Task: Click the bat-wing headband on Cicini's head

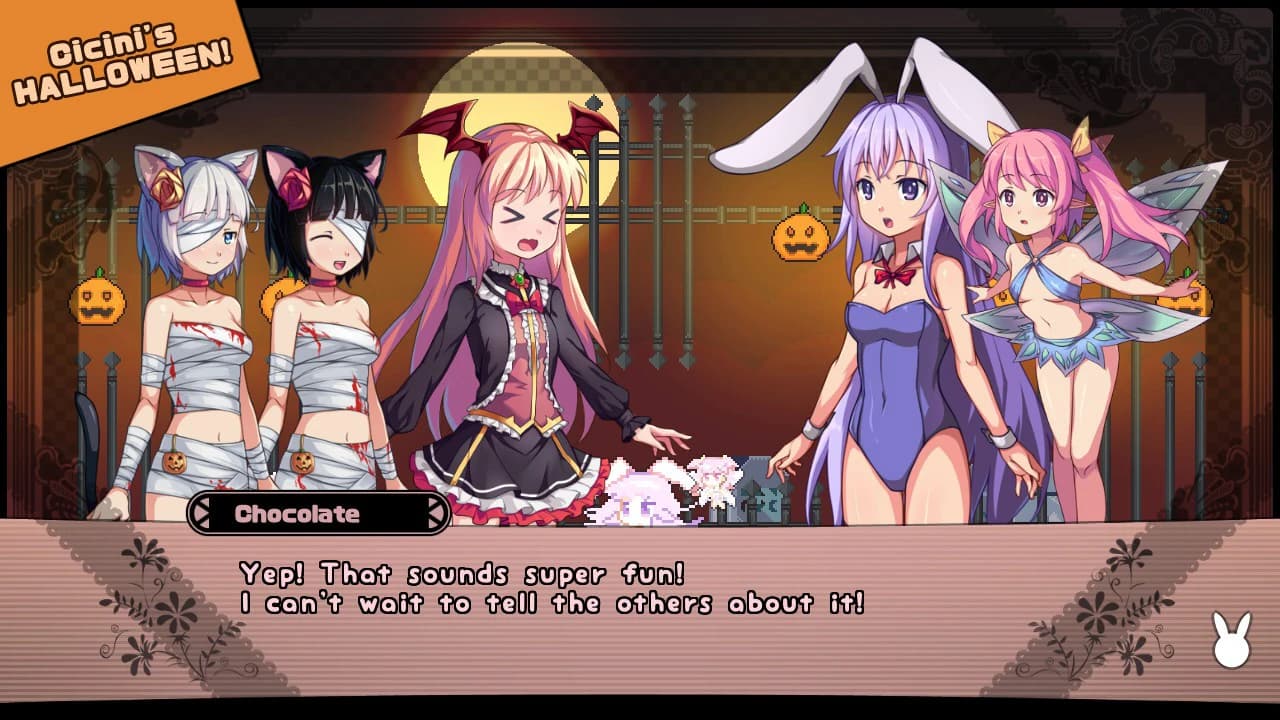Action: [492, 128]
